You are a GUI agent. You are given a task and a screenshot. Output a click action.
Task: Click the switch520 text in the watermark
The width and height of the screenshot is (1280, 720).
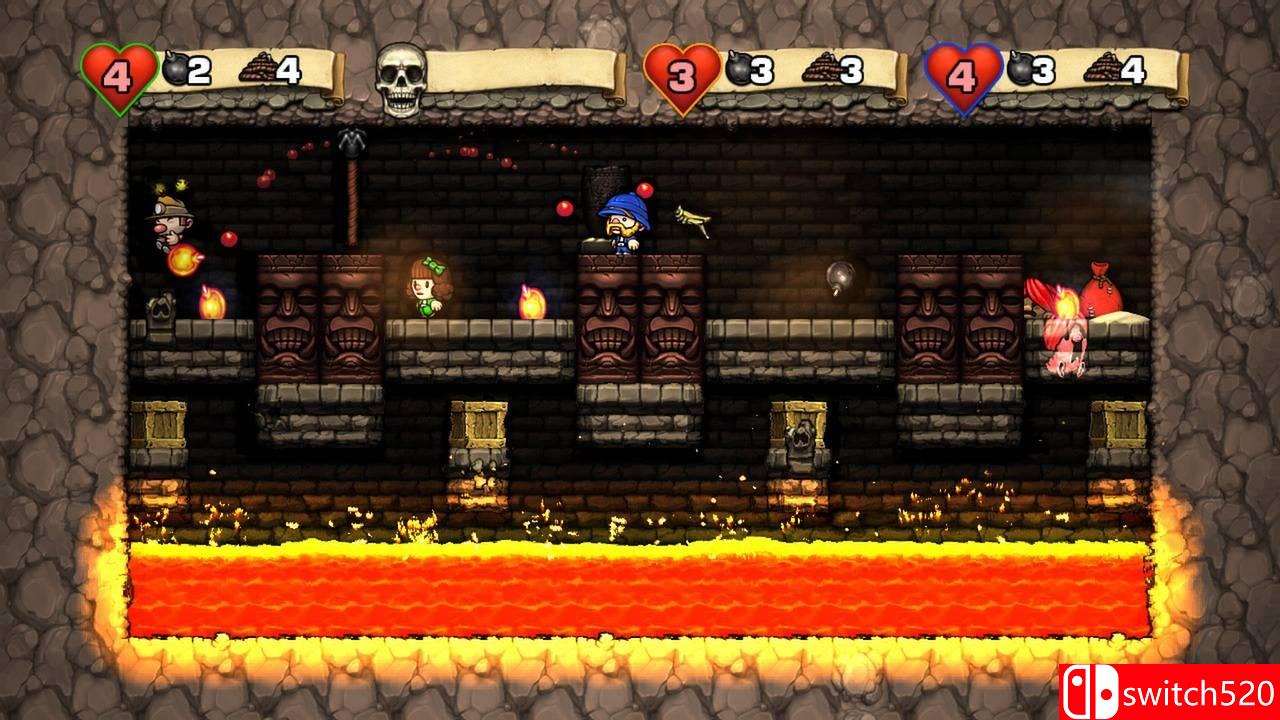pos(1196,692)
